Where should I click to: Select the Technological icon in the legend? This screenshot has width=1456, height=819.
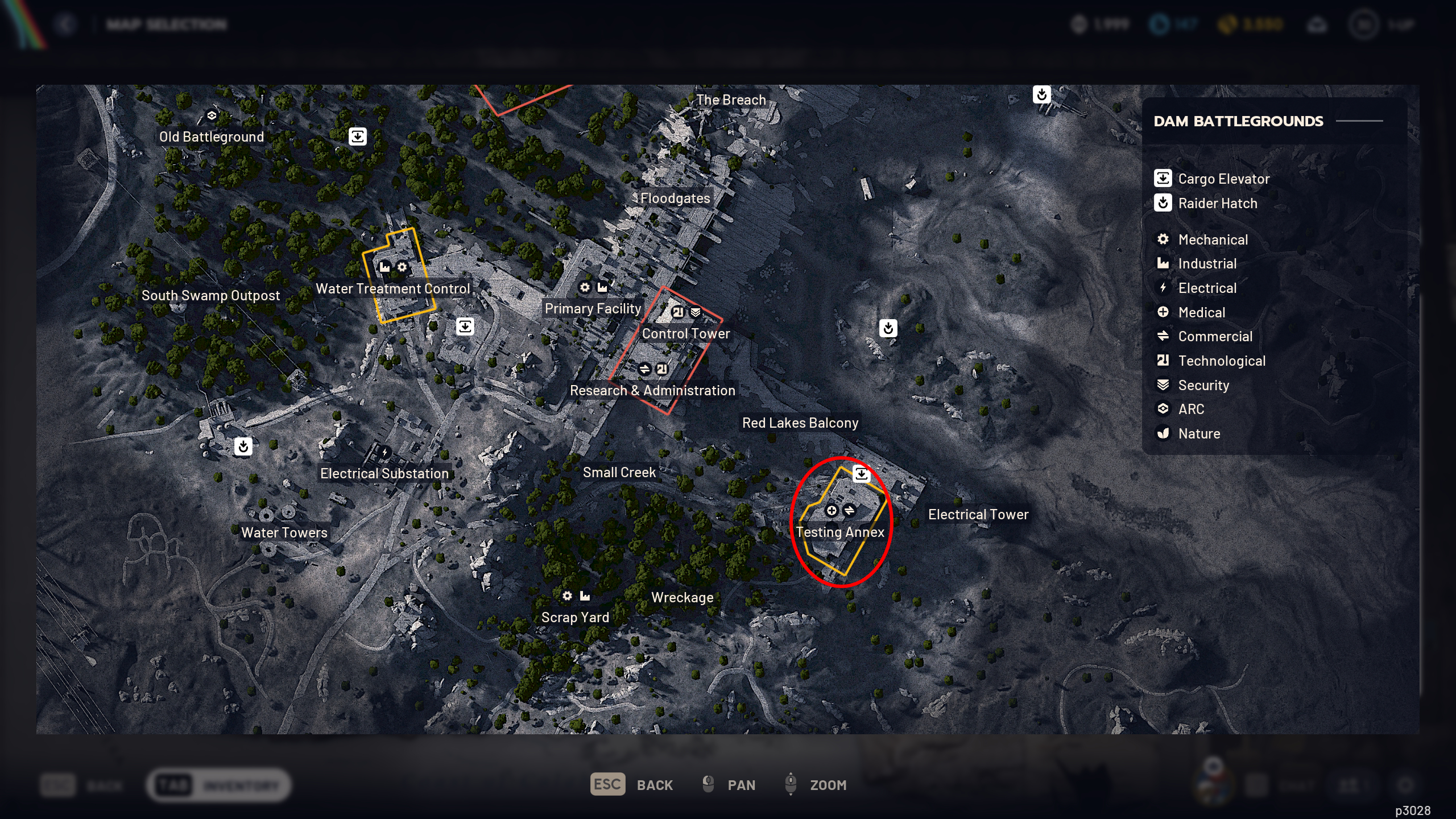[1163, 361]
